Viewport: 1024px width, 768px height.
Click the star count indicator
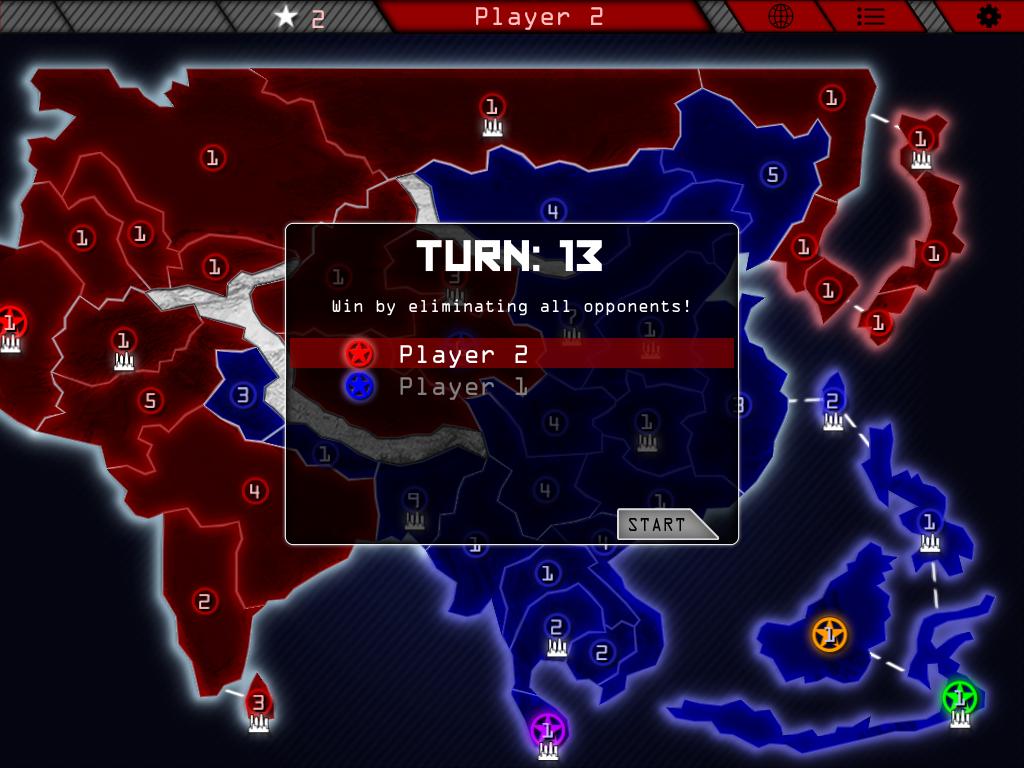[x=301, y=17]
